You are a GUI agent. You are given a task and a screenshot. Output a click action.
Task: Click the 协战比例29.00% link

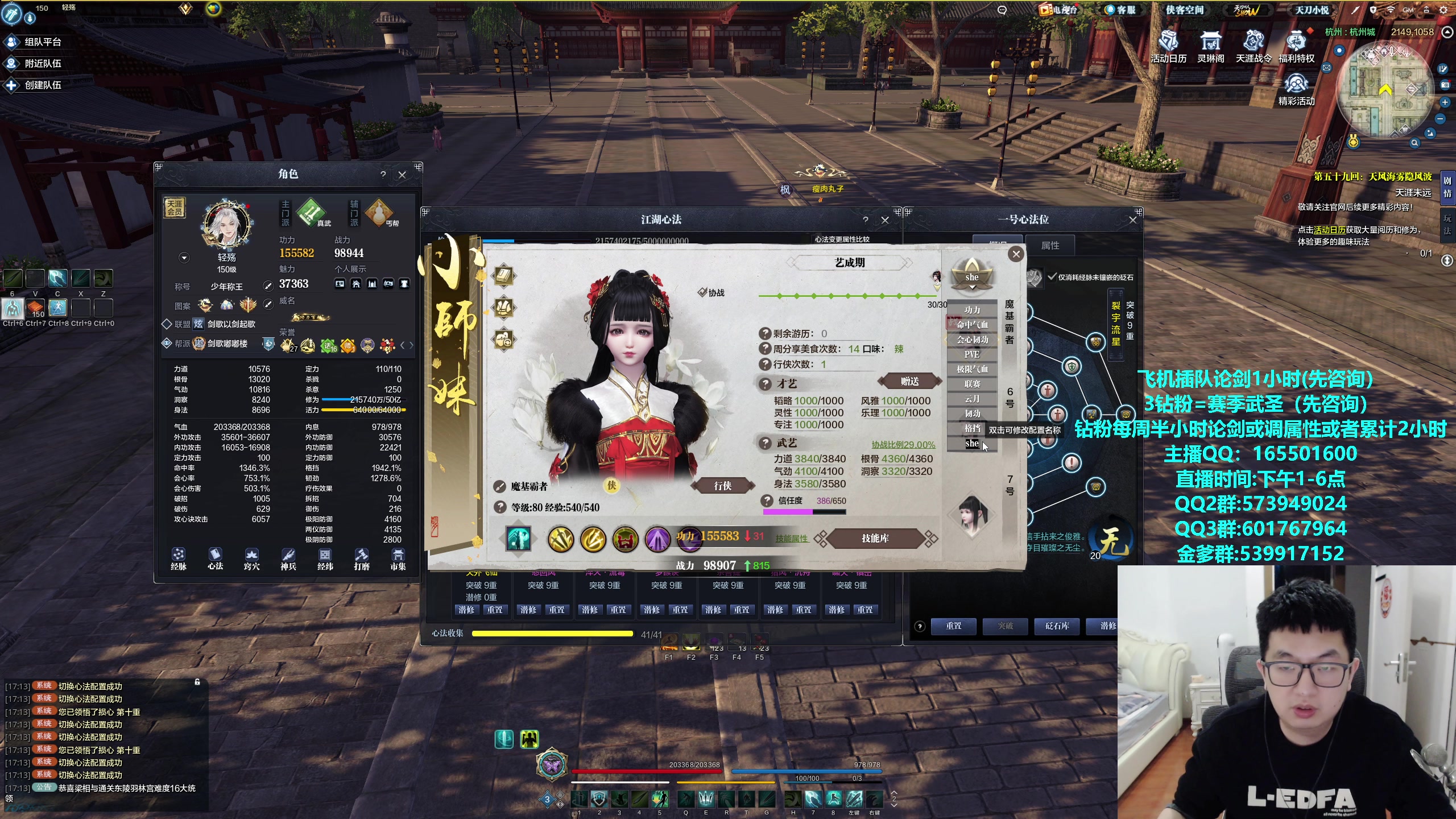[903, 445]
